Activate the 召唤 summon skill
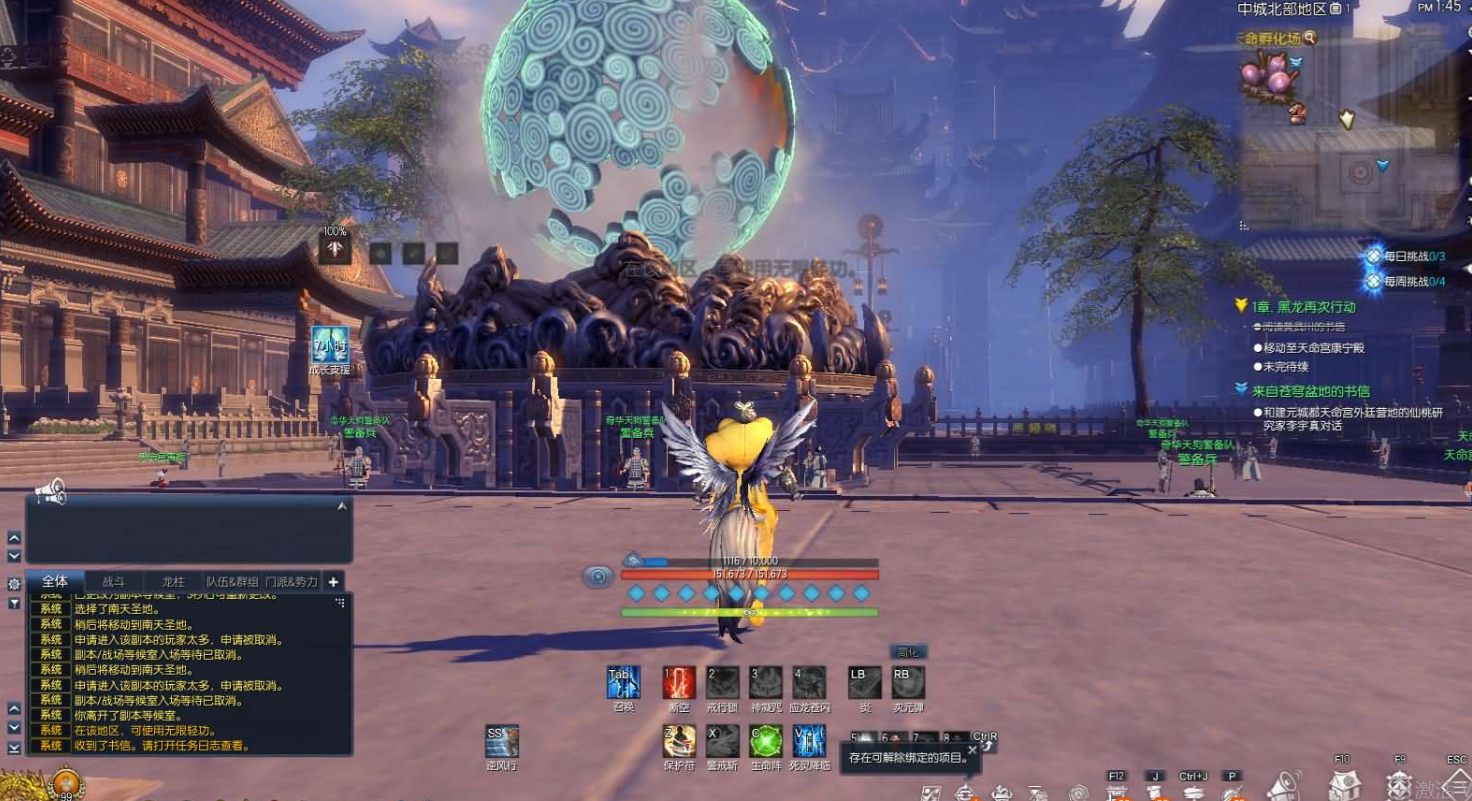This screenshot has width=1472, height=801. click(x=624, y=683)
